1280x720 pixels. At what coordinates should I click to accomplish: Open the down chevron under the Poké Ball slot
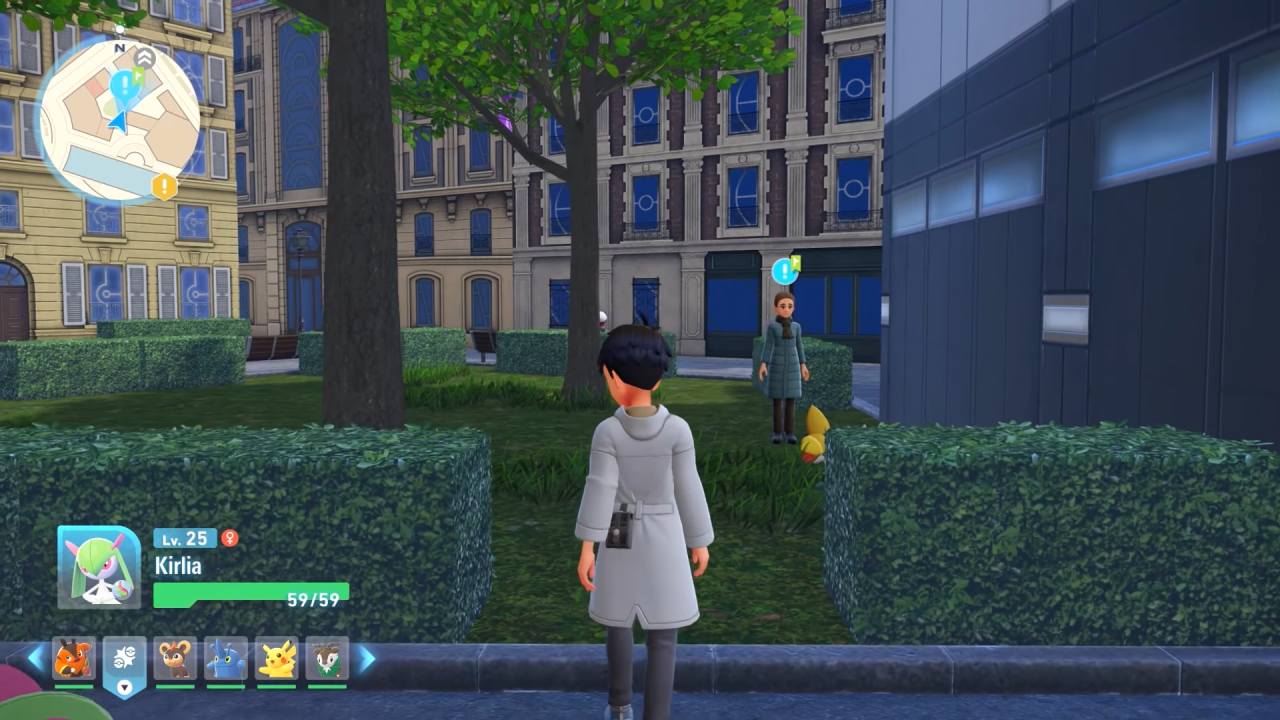click(124, 687)
